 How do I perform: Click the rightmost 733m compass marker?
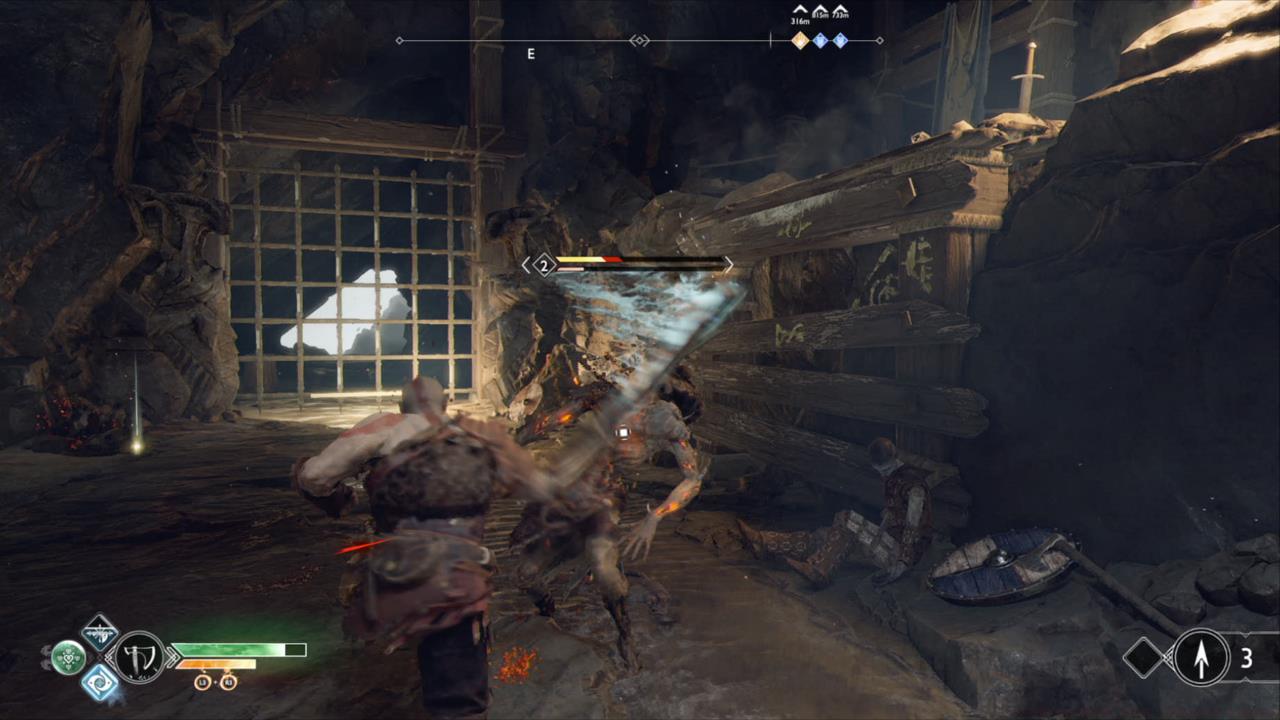[840, 40]
